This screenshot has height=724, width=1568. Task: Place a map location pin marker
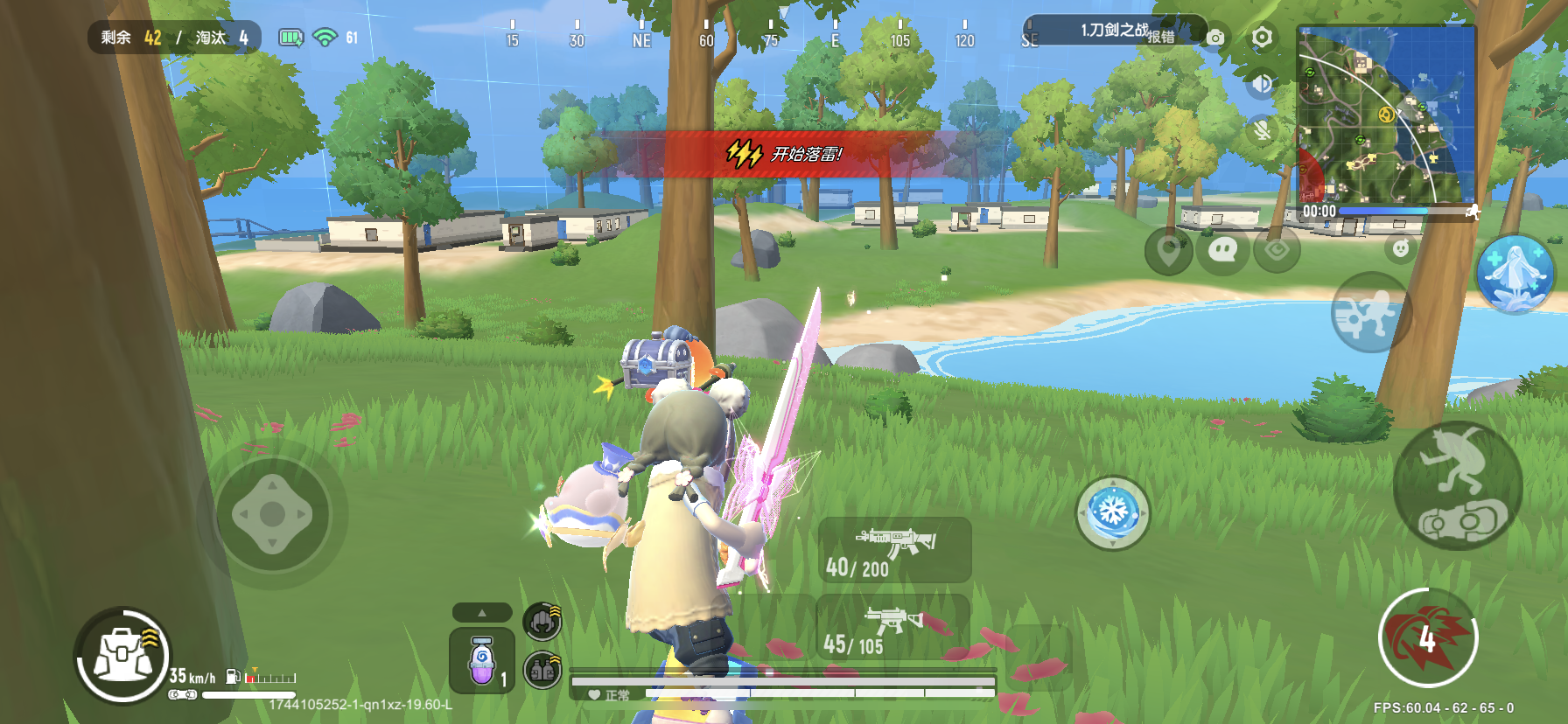(x=1168, y=250)
